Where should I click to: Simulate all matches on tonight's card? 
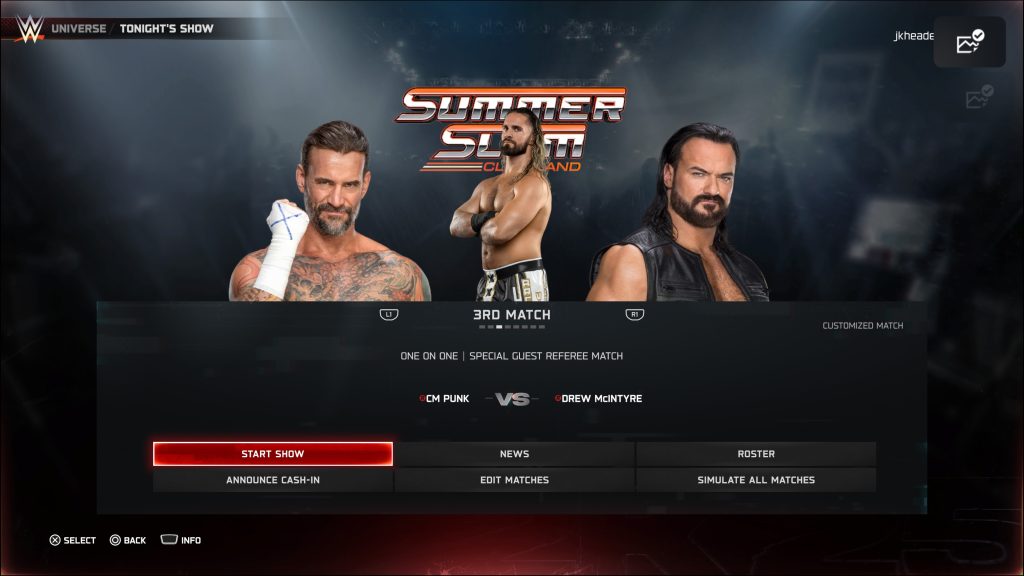pos(756,480)
